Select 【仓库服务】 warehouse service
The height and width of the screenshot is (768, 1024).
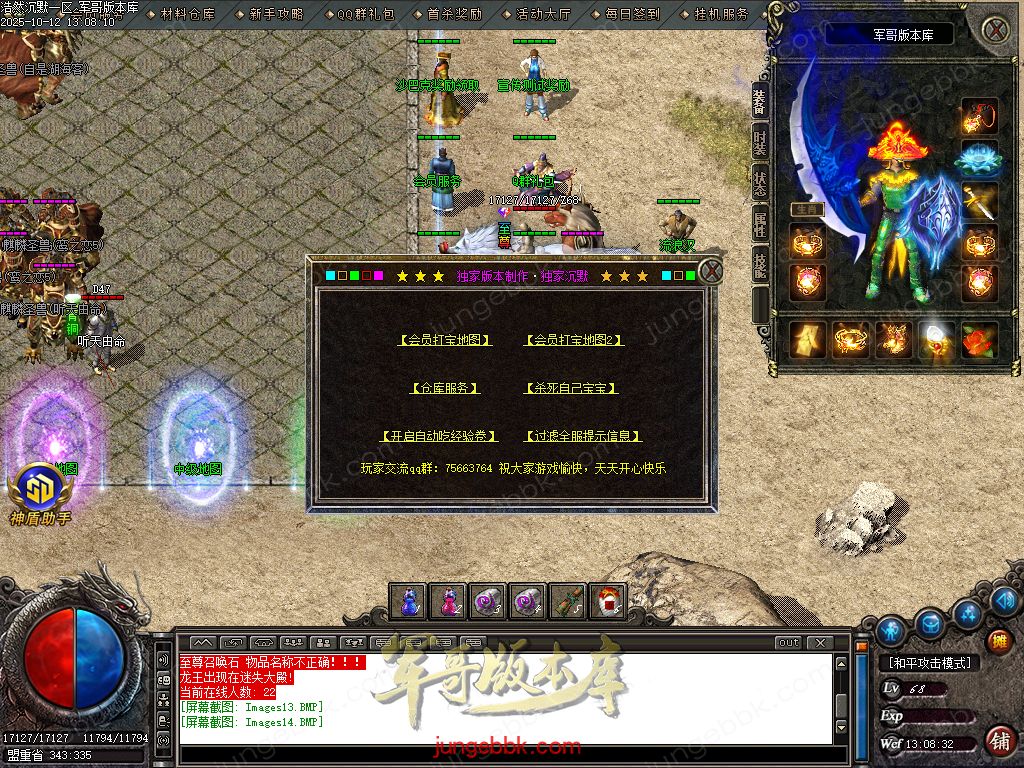click(445, 388)
